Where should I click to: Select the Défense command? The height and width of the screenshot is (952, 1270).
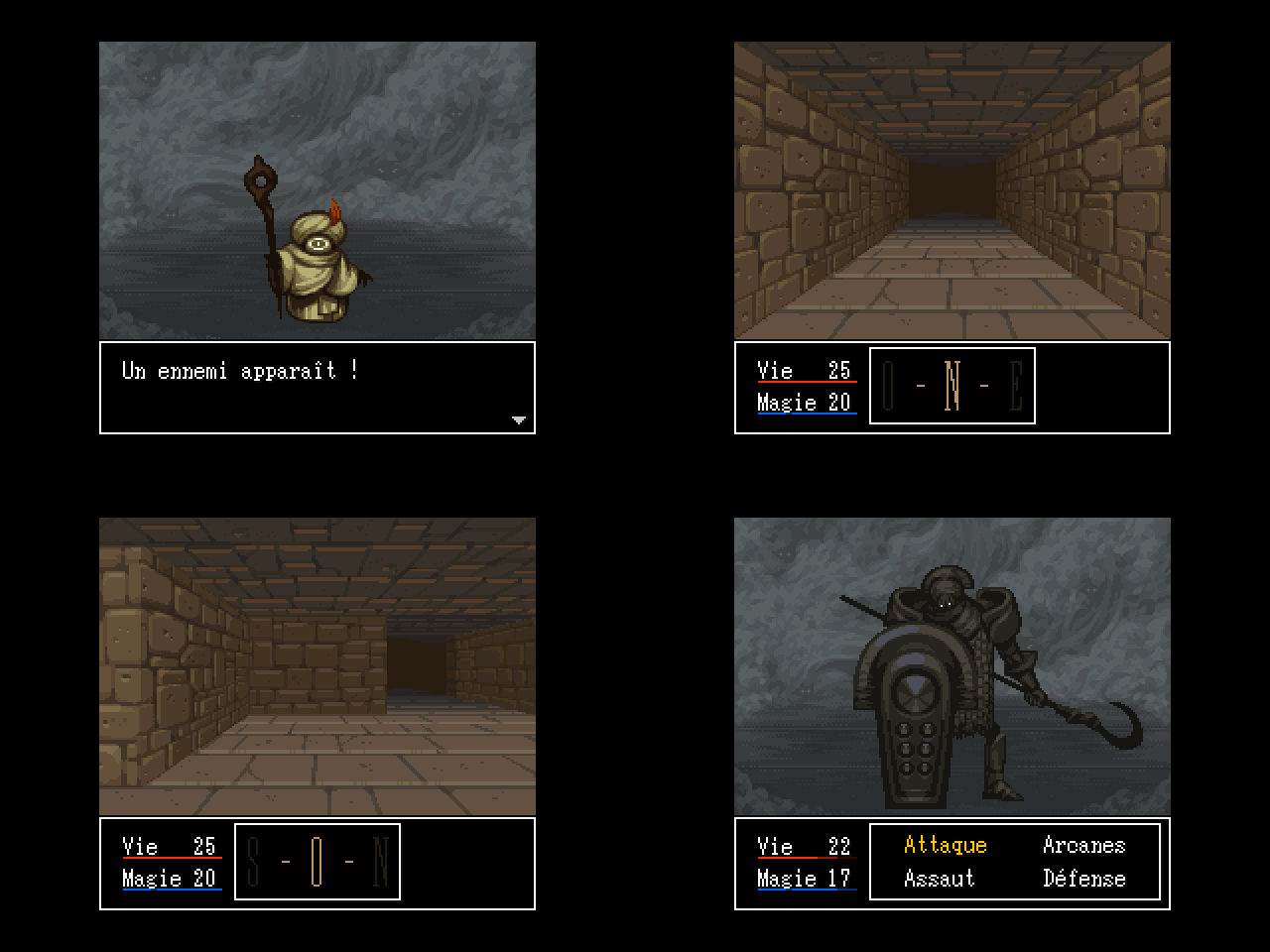(1083, 878)
